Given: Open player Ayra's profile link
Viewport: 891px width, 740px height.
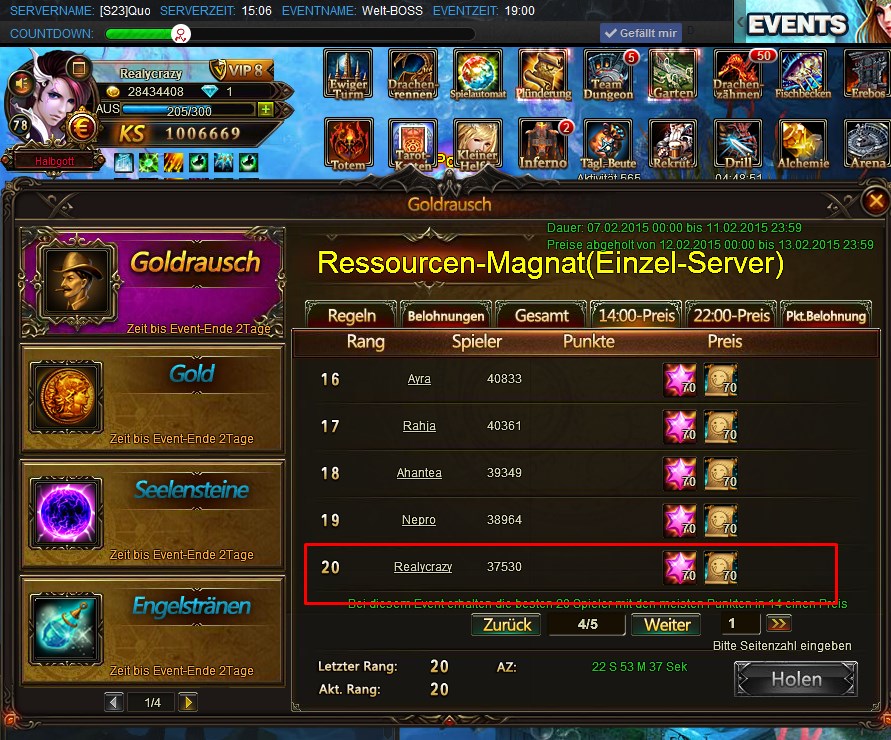Looking at the screenshot, I should (x=419, y=380).
